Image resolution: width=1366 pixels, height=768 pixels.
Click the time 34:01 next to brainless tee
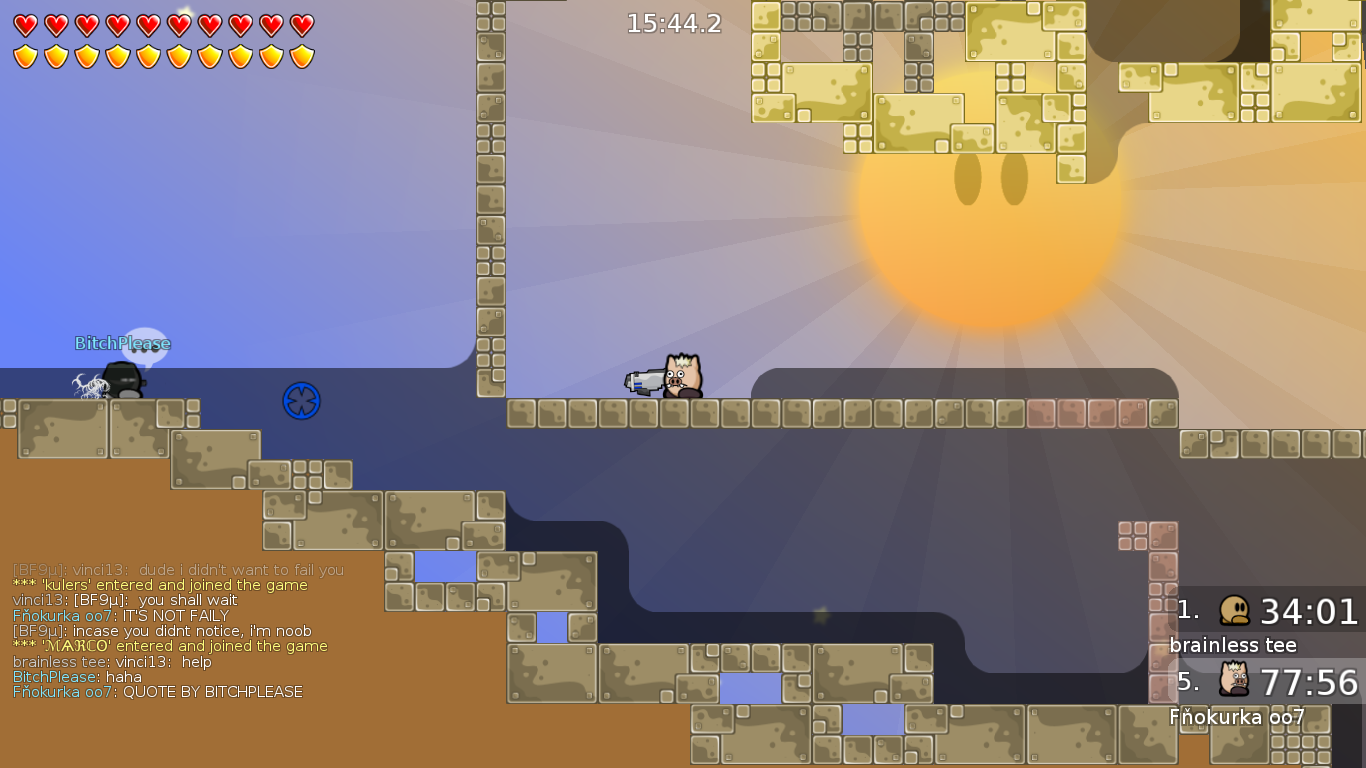(1311, 610)
